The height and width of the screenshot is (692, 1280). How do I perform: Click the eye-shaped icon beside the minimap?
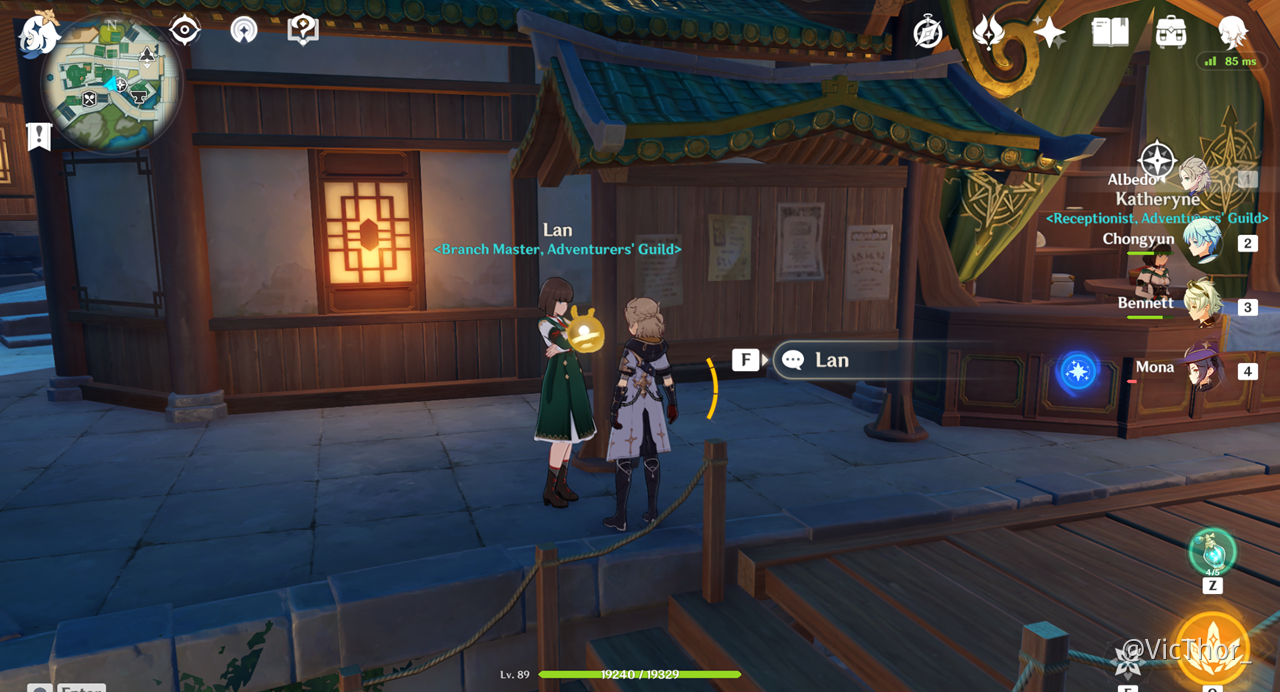coord(185,30)
